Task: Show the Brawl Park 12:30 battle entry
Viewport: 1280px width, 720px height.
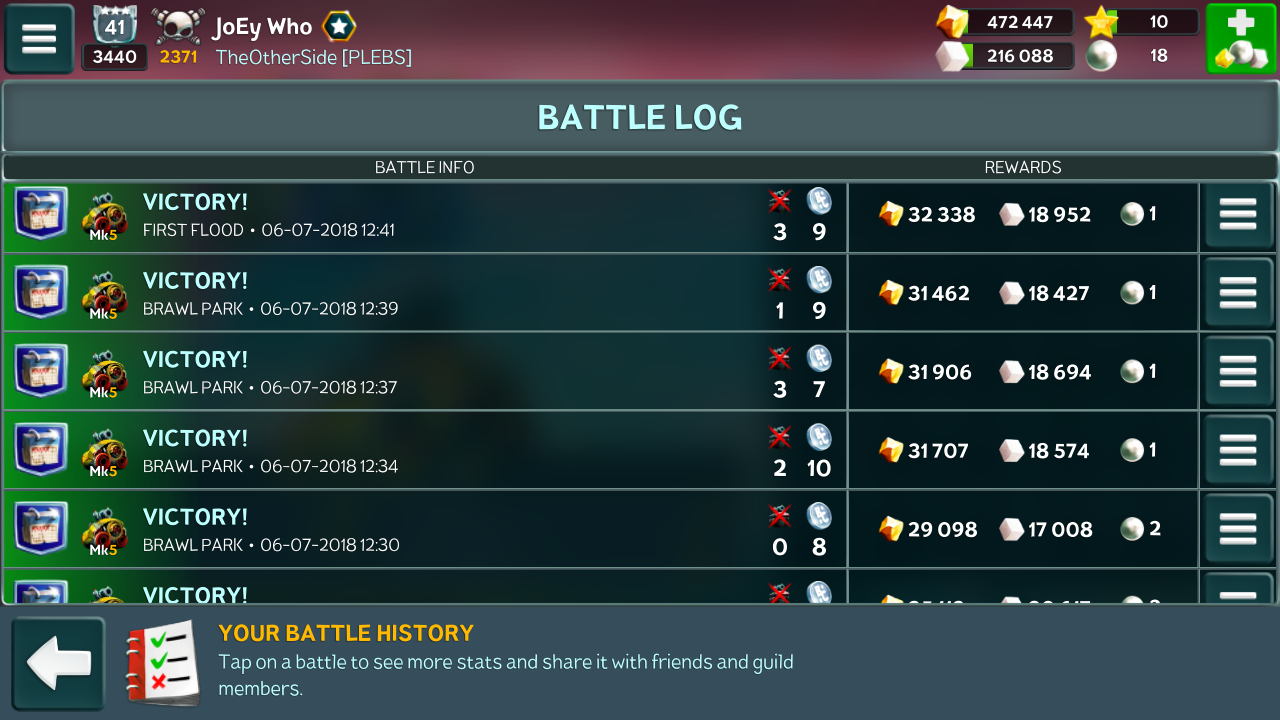Action: pyautogui.click(x=425, y=531)
